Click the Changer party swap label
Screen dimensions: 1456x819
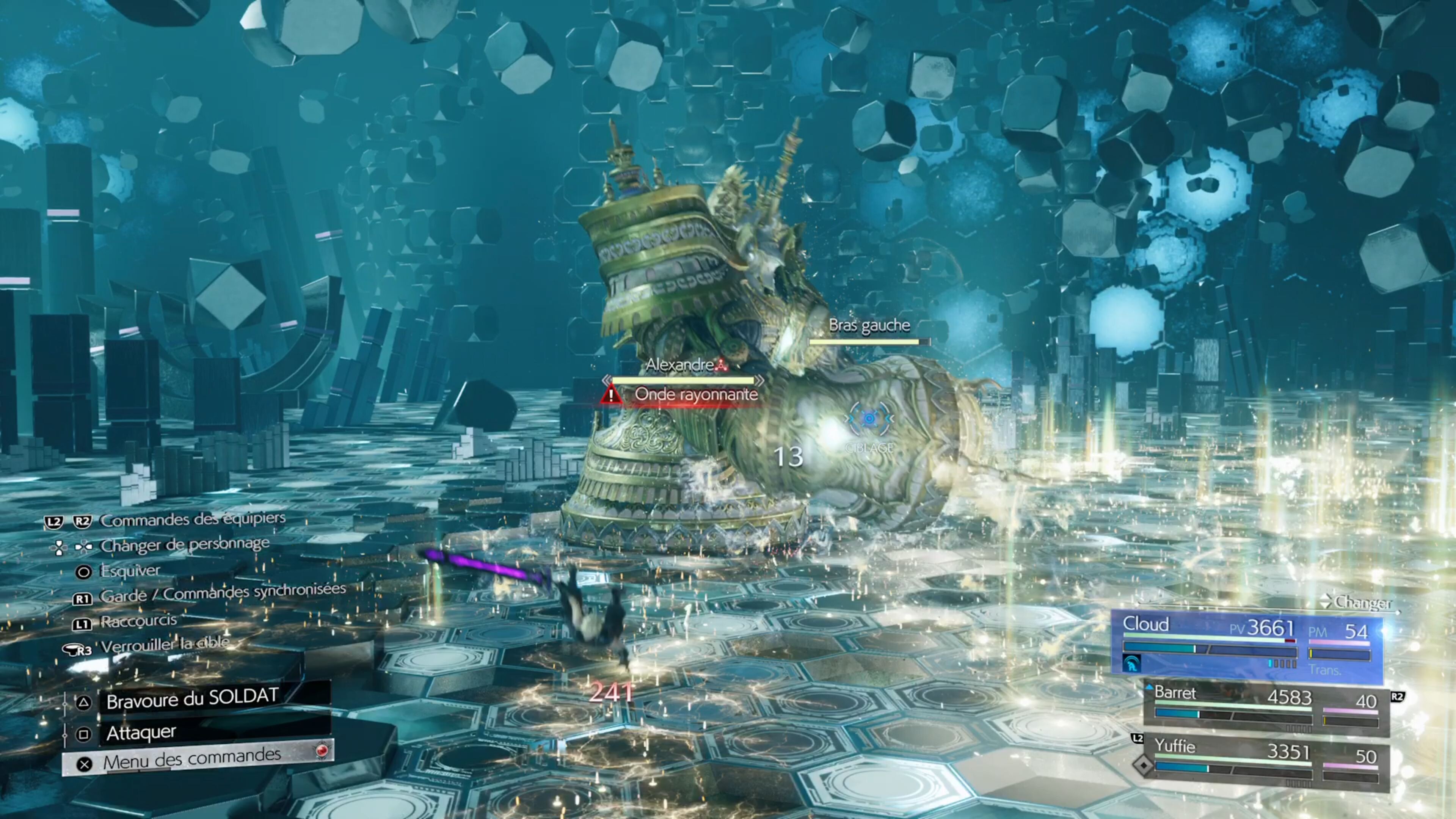click(x=1362, y=603)
